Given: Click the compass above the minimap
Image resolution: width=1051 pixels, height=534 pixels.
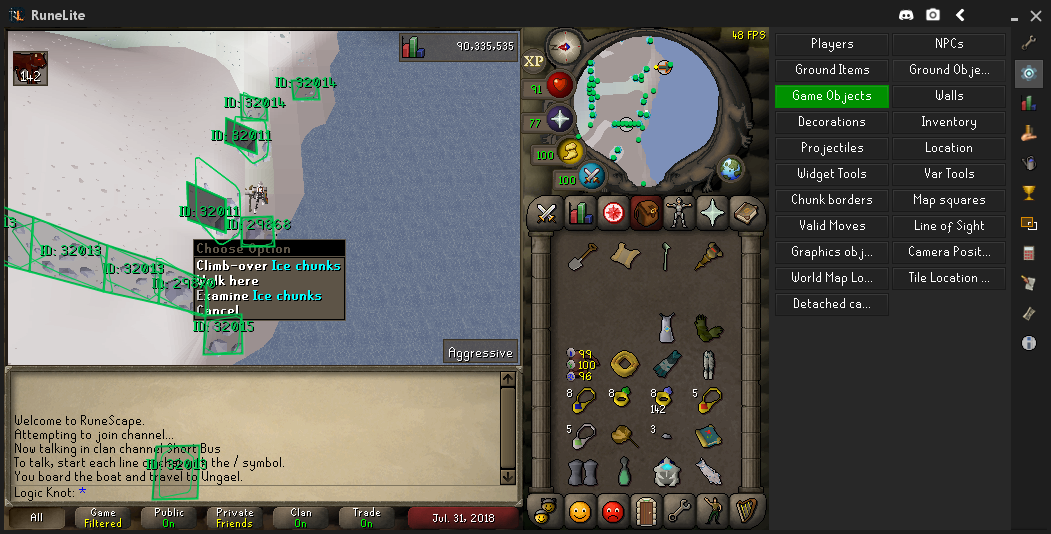Looking at the screenshot, I should (564, 45).
